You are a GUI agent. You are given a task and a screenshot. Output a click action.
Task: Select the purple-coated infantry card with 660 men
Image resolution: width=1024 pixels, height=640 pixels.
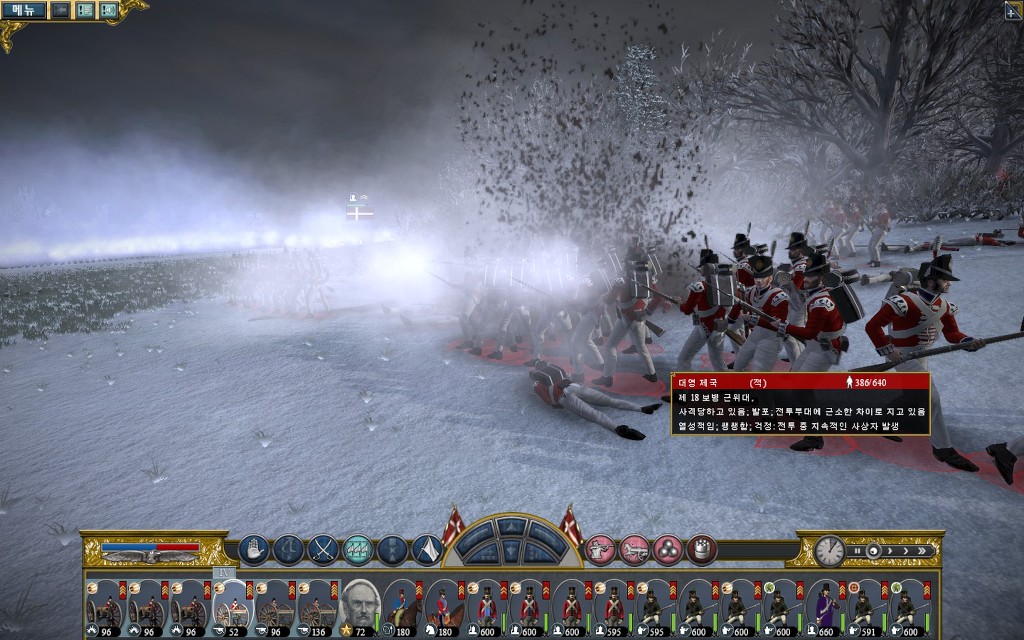pyautogui.click(x=824, y=606)
